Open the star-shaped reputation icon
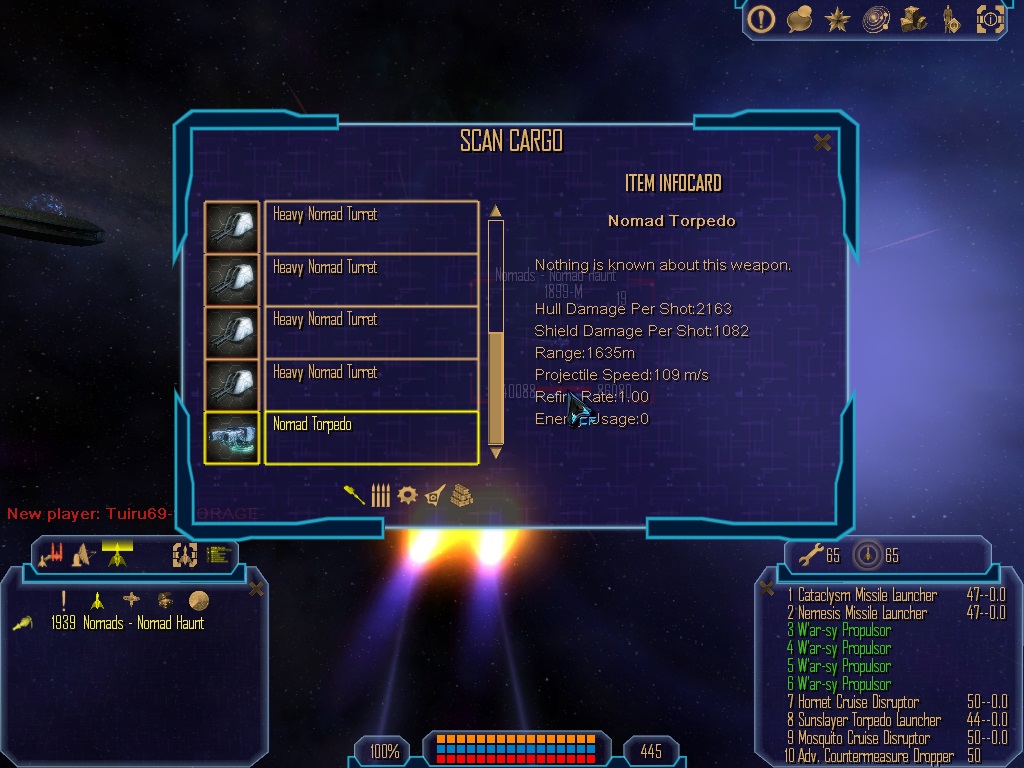 pyautogui.click(x=837, y=18)
